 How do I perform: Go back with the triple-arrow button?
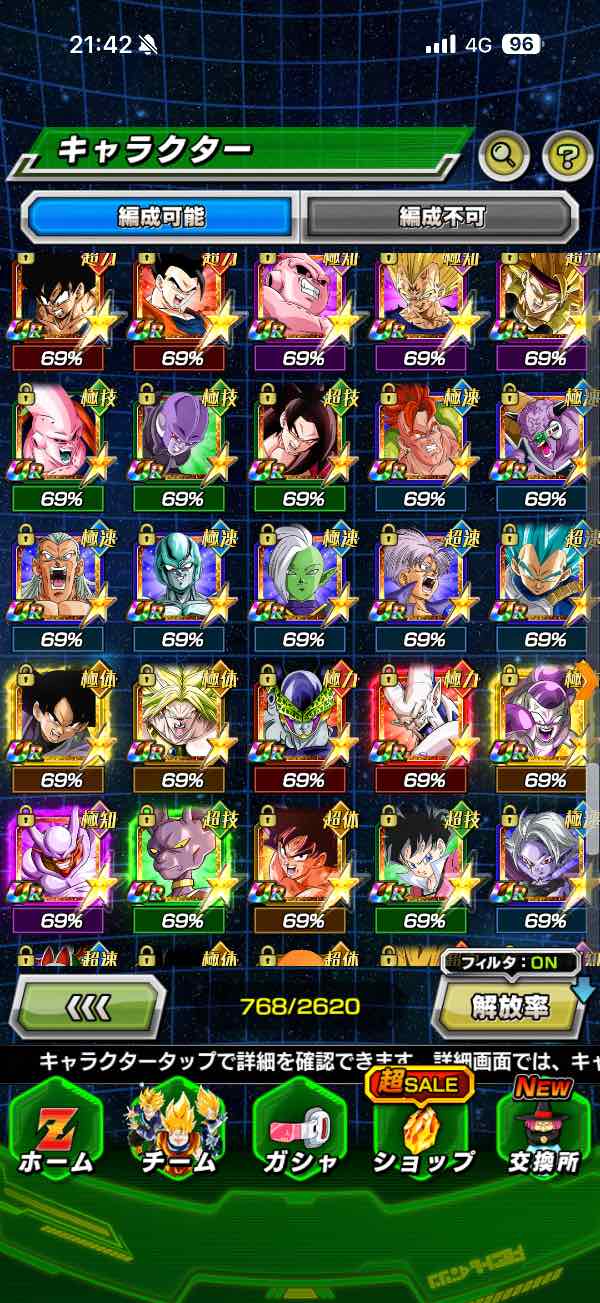[87, 1005]
